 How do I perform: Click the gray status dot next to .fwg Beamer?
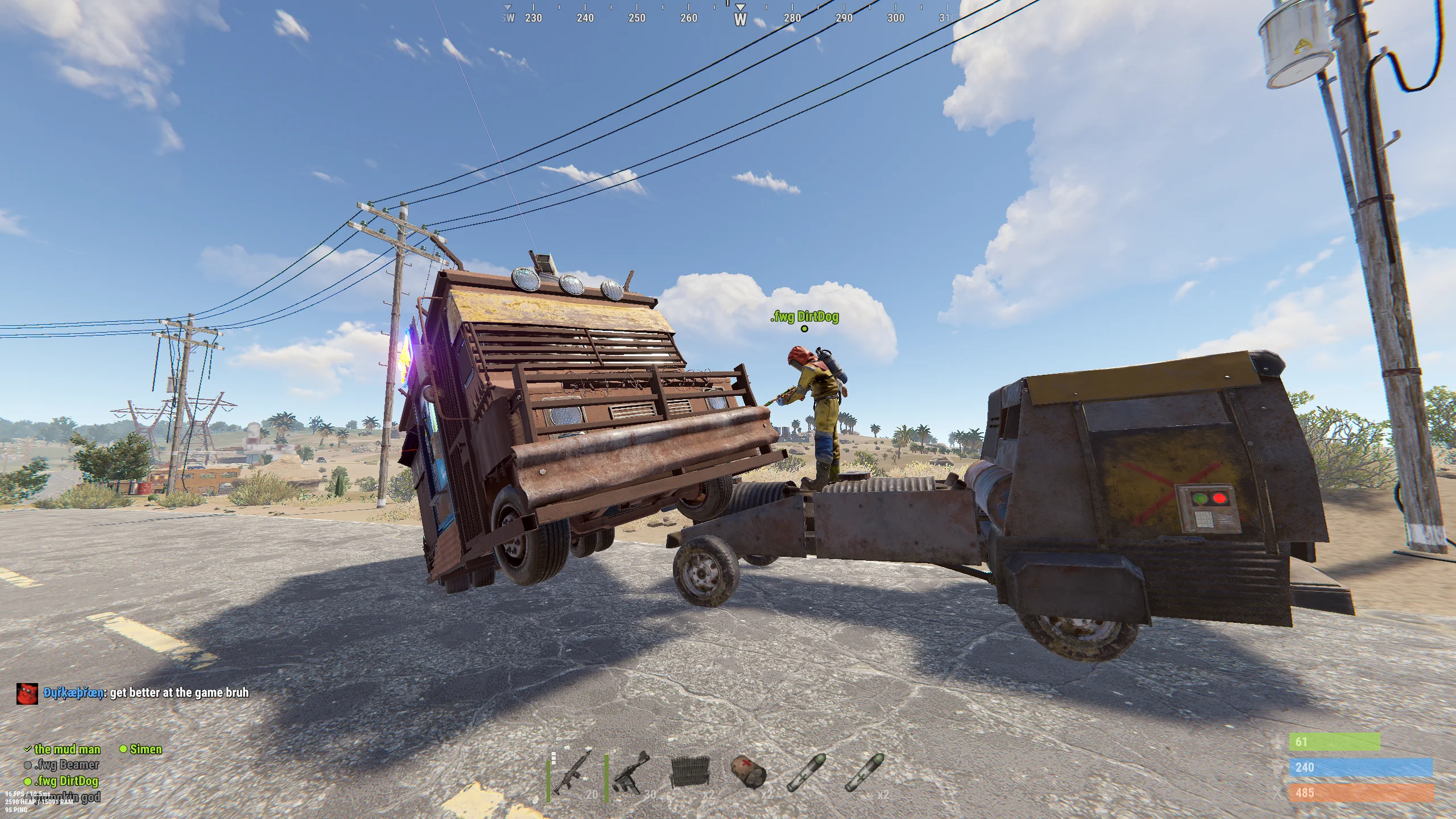[27, 766]
